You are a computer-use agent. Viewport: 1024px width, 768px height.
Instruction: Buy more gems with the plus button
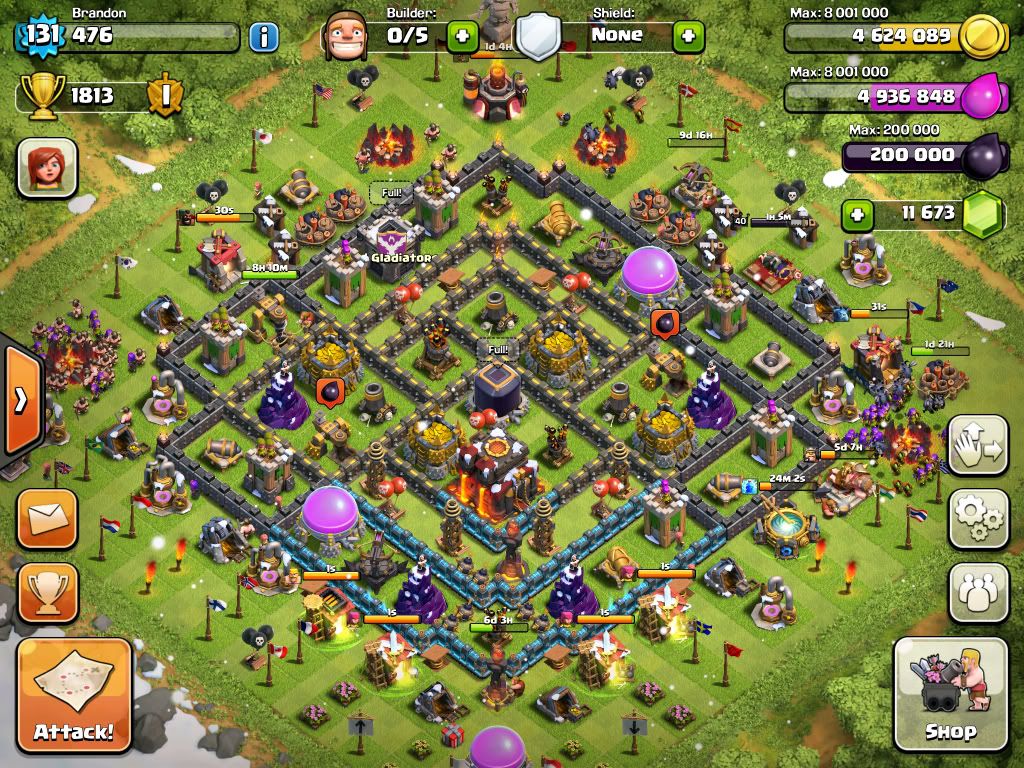coord(854,214)
